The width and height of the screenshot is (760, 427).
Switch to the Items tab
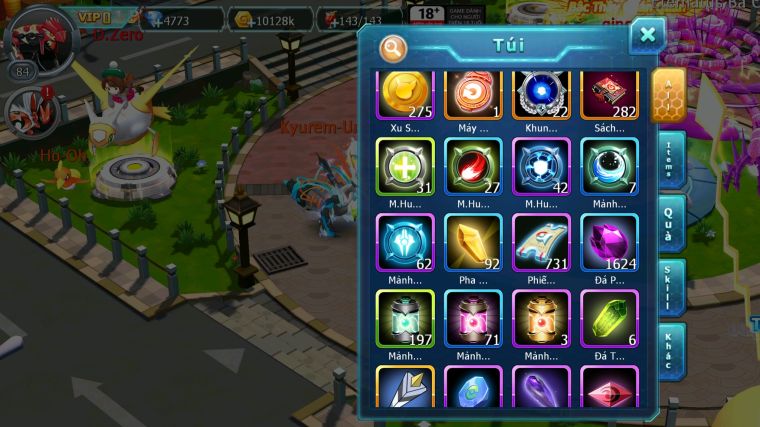672,159
